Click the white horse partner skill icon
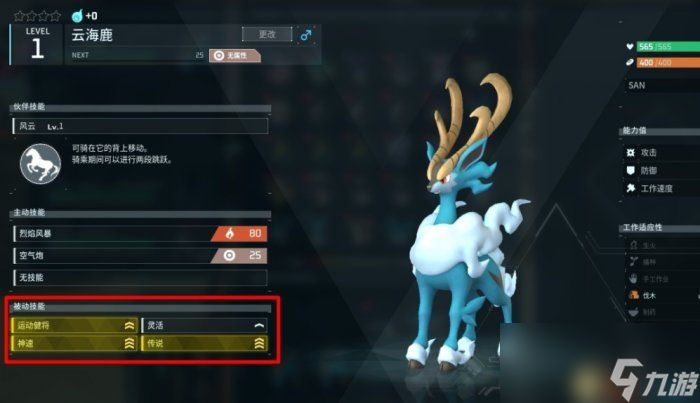Viewport: 700px width, 403px height. tap(41, 163)
